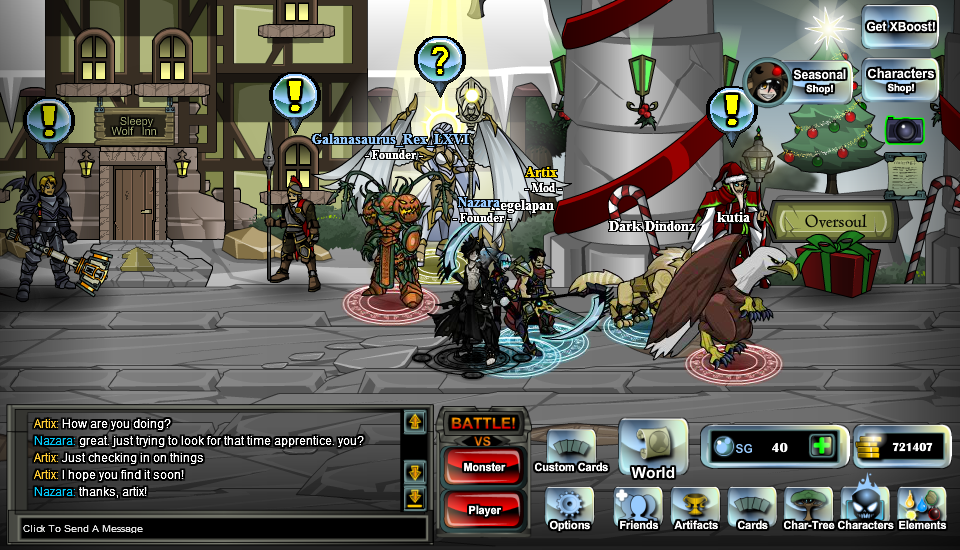960x550 pixels.
Task: Add more SG with green plus
Action: coord(822,446)
